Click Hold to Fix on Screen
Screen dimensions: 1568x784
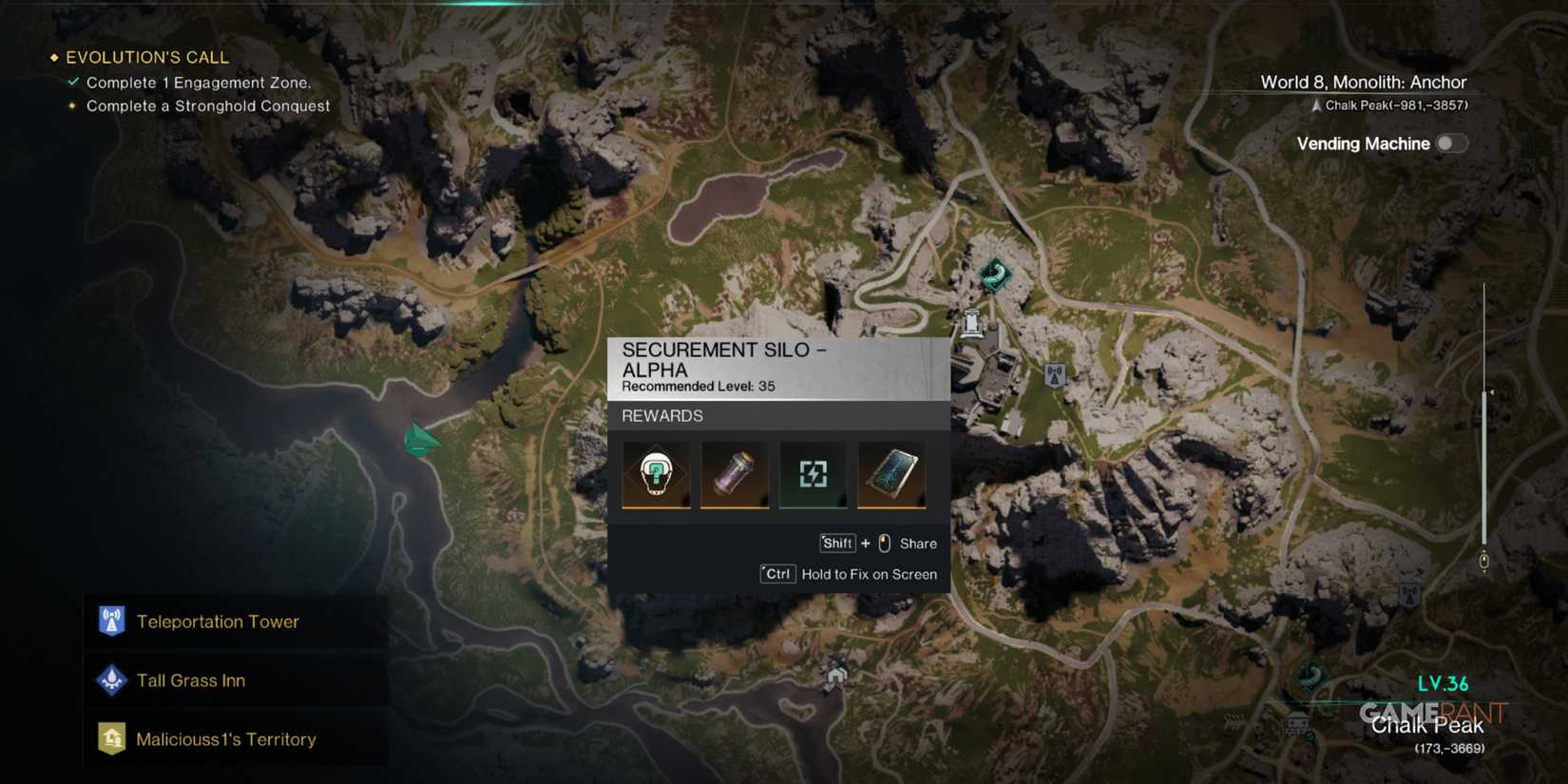click(x=869, y=574)
